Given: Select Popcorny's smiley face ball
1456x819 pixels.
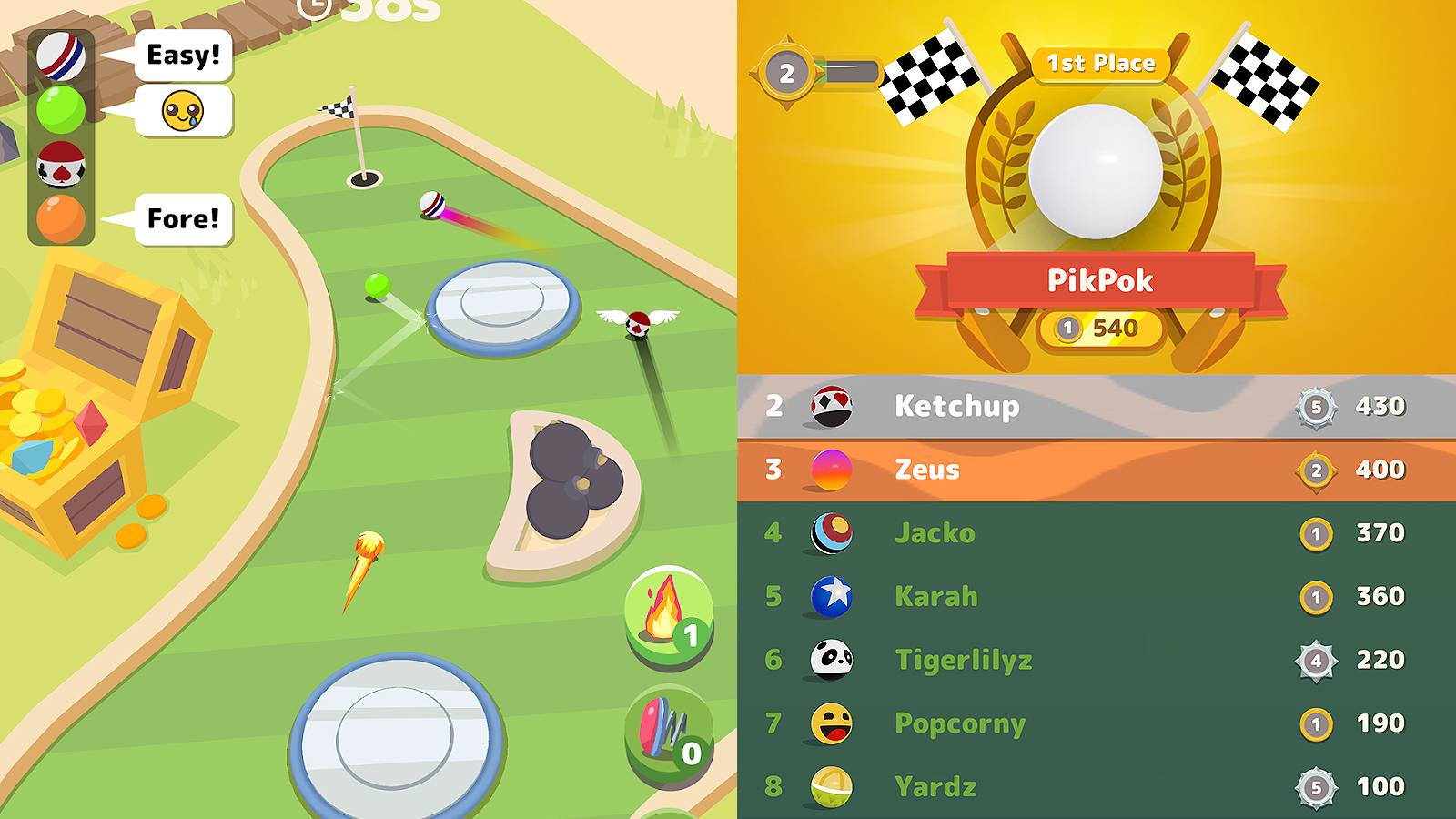Looking at the screenshot, I should click(828, 724).
